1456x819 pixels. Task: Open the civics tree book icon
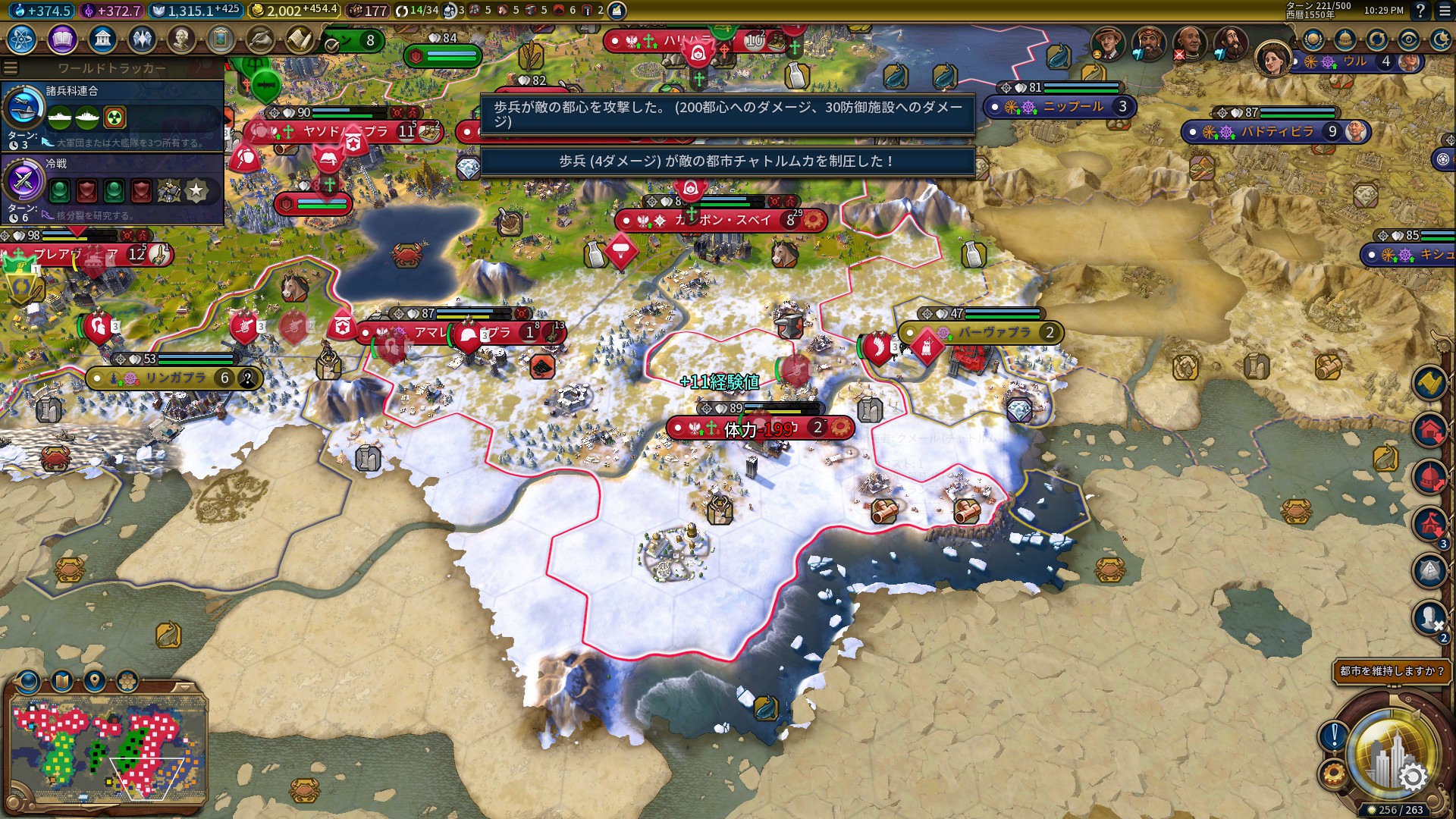point(62,39)
